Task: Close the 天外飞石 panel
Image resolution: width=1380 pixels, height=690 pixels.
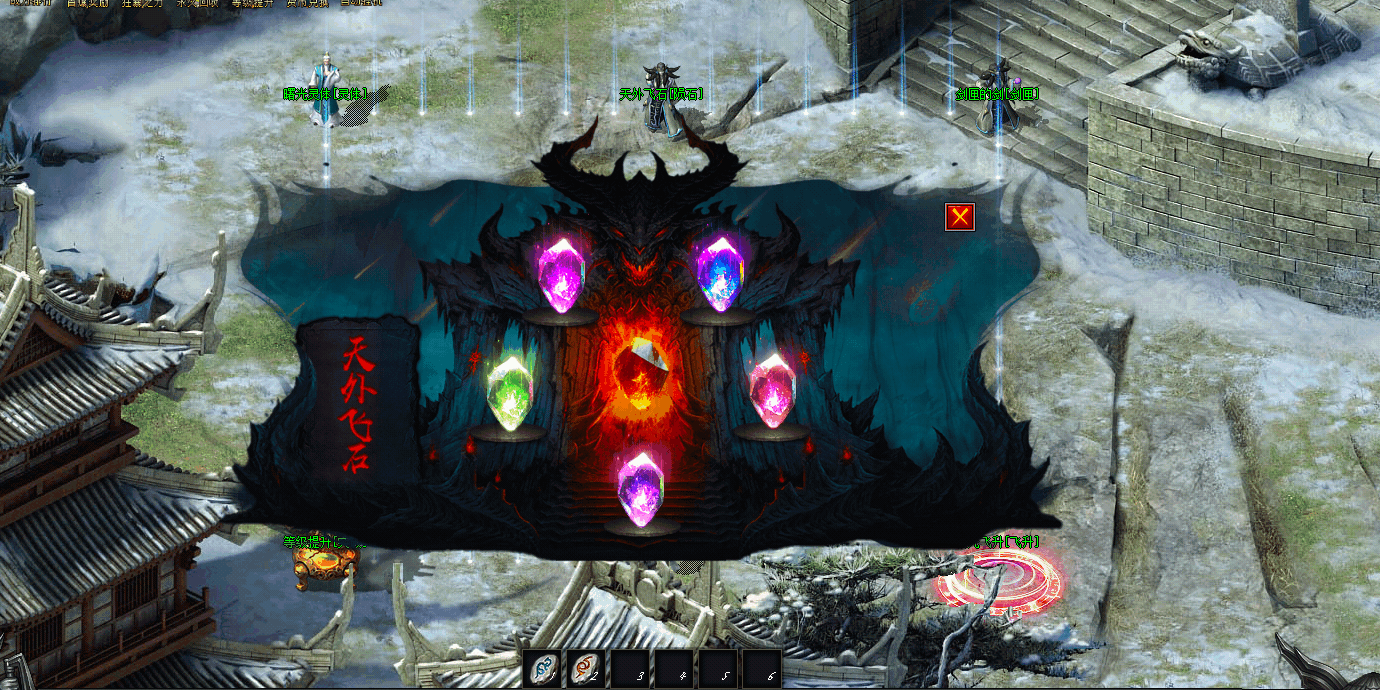Action: click(960, 216)
